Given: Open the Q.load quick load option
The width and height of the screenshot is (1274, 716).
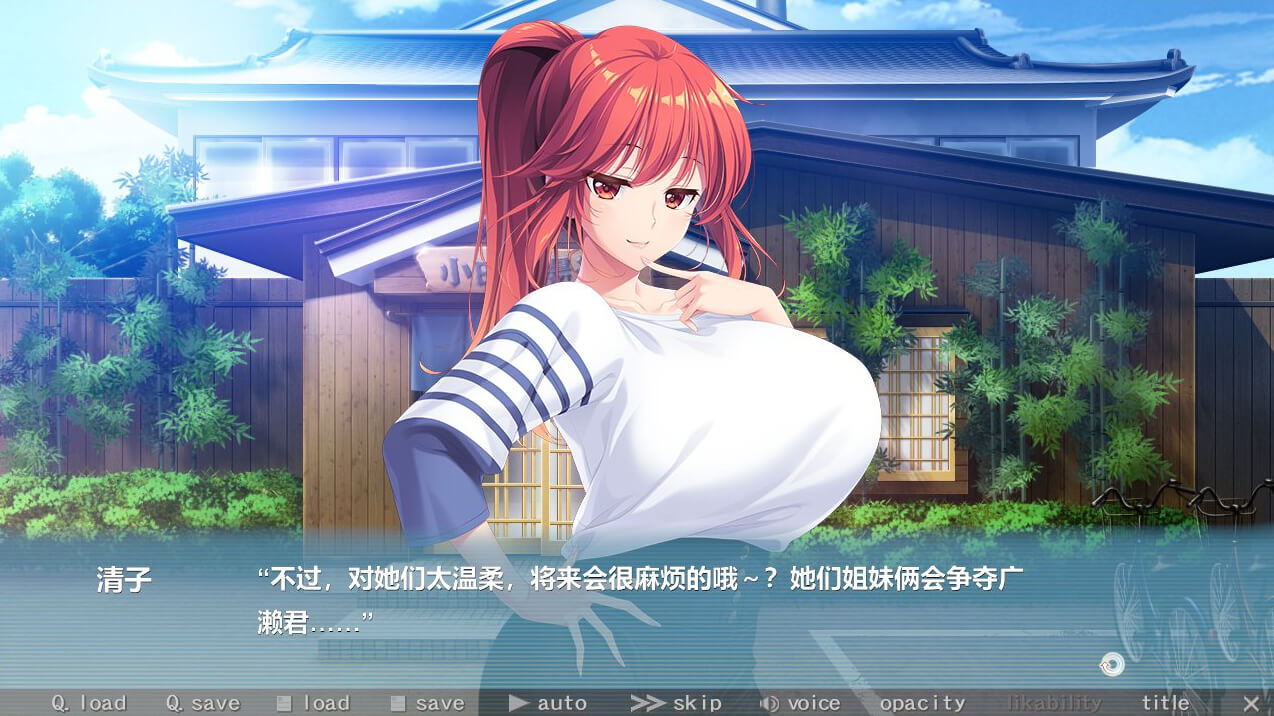Looking at the screenshot, I should point(89,703).
